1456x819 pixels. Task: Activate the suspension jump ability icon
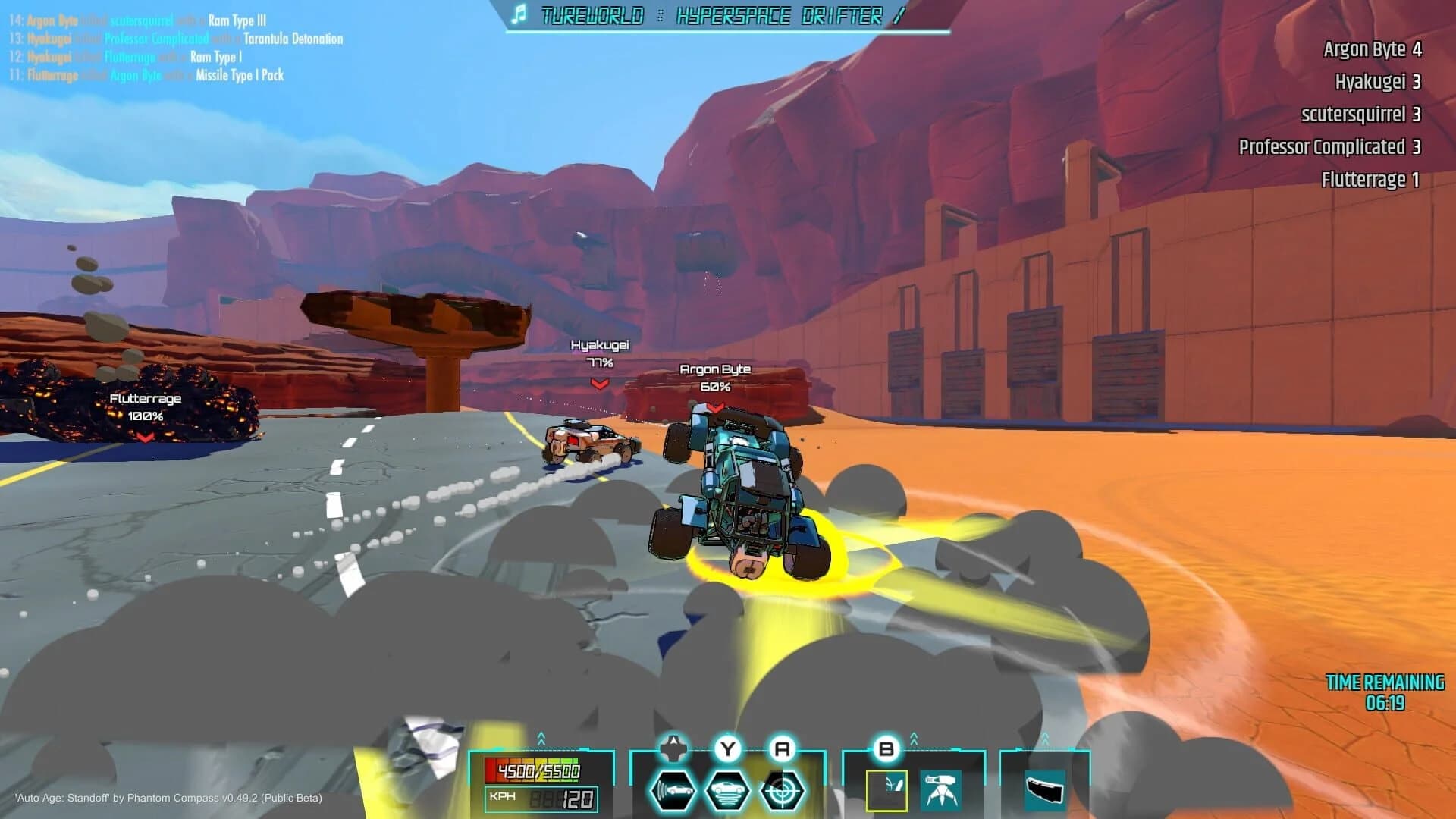pyautogui.click(x=726, y=792)
